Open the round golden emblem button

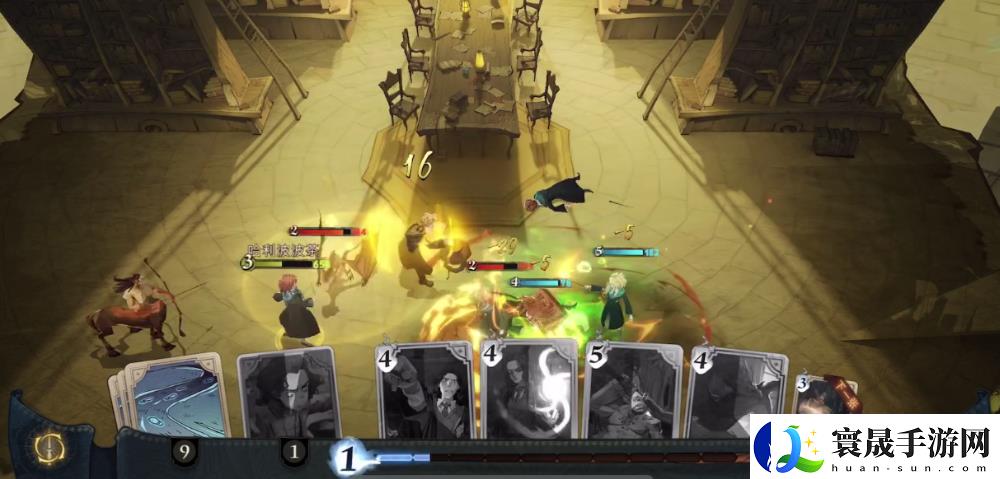point(48,448)
